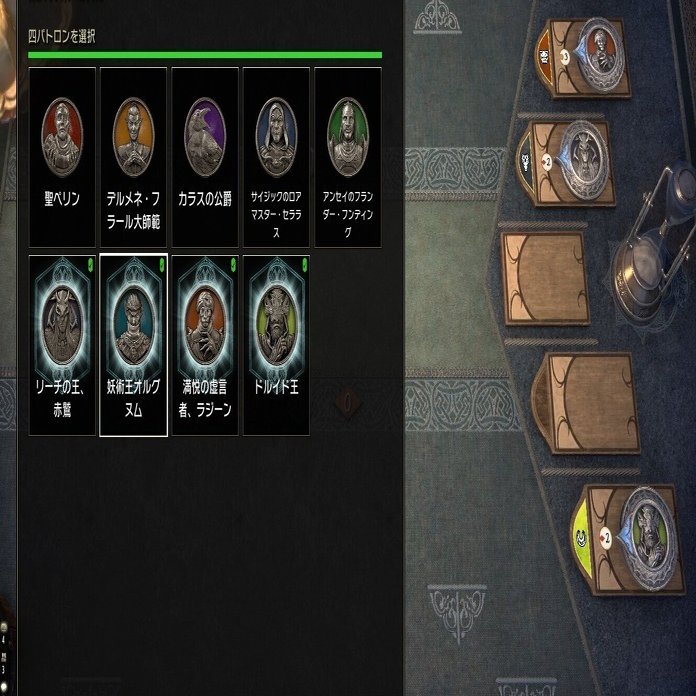
Task: Choose アンセイのフランダー・フンディング patron tile
Action: coord(348,157)
